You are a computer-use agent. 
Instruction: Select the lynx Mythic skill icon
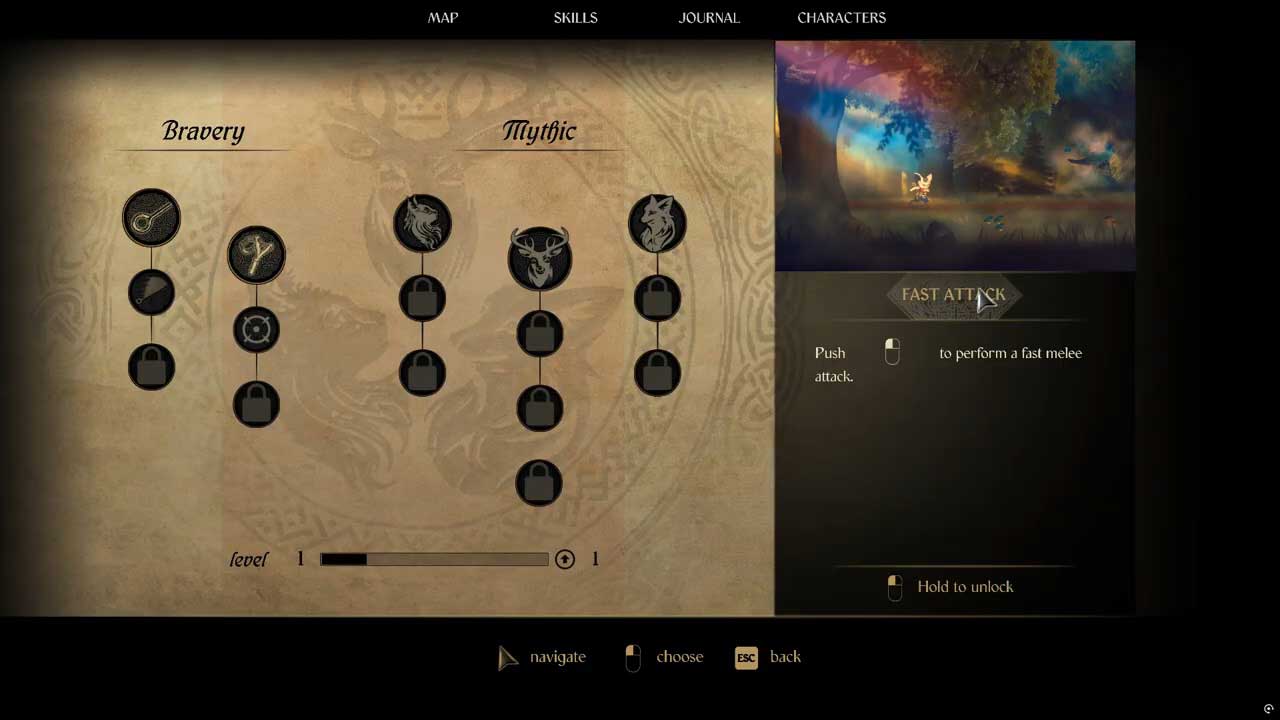click(x=422, y=223)
